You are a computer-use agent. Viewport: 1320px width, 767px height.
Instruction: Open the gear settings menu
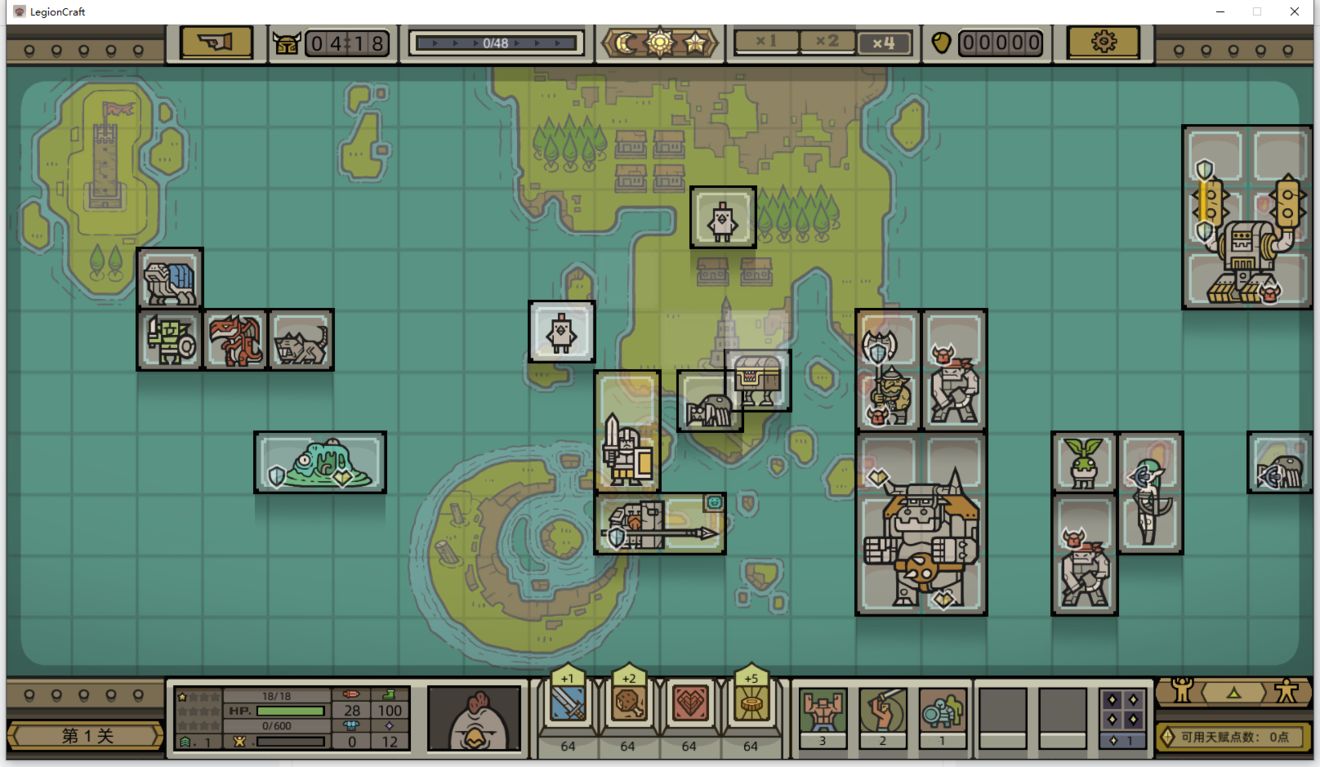pyautogui.click(x=1103, y=43)
